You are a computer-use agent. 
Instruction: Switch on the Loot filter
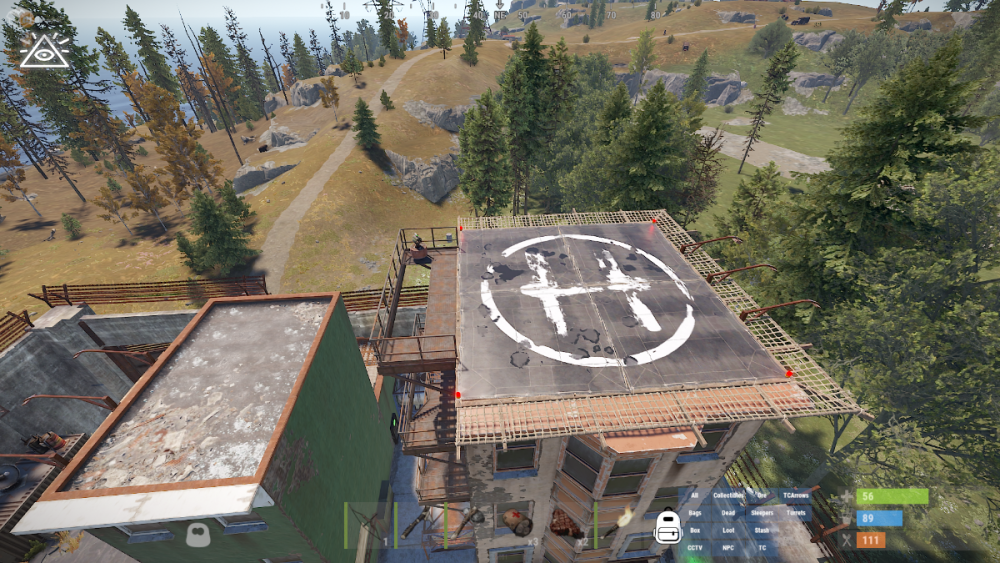tap(728, 530)
